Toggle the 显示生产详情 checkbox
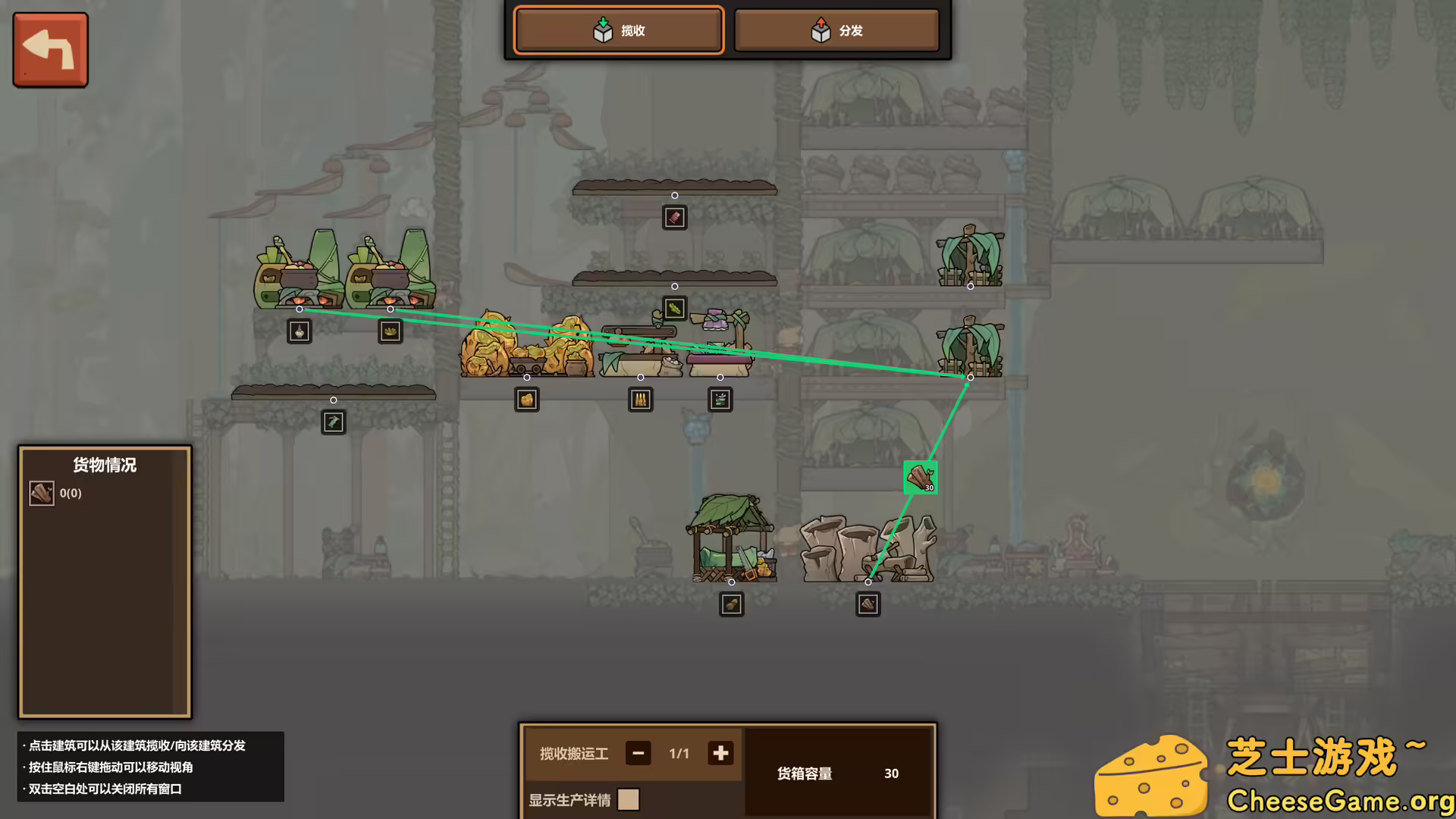 629,799
